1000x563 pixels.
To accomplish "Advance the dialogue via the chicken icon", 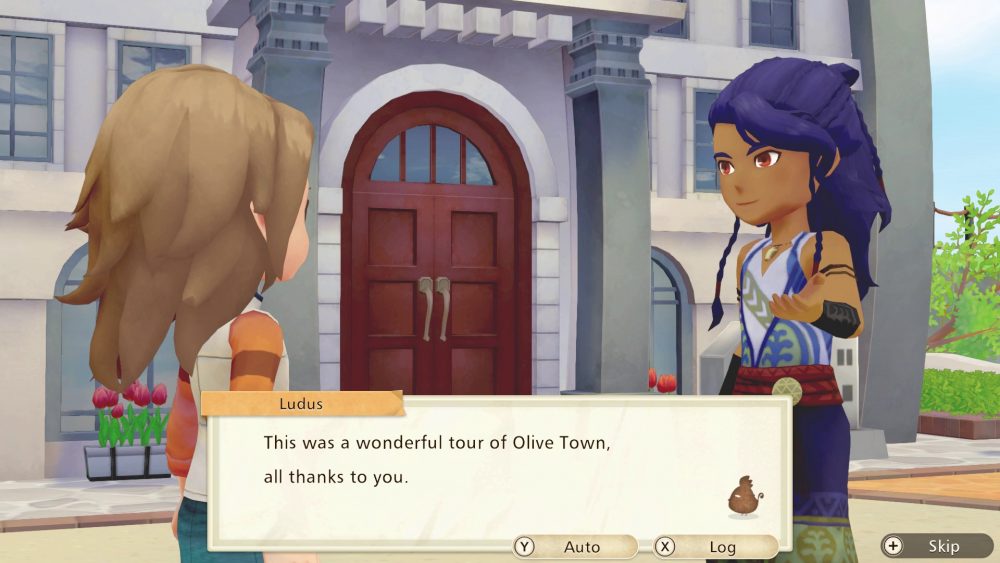I will (743, 497).
